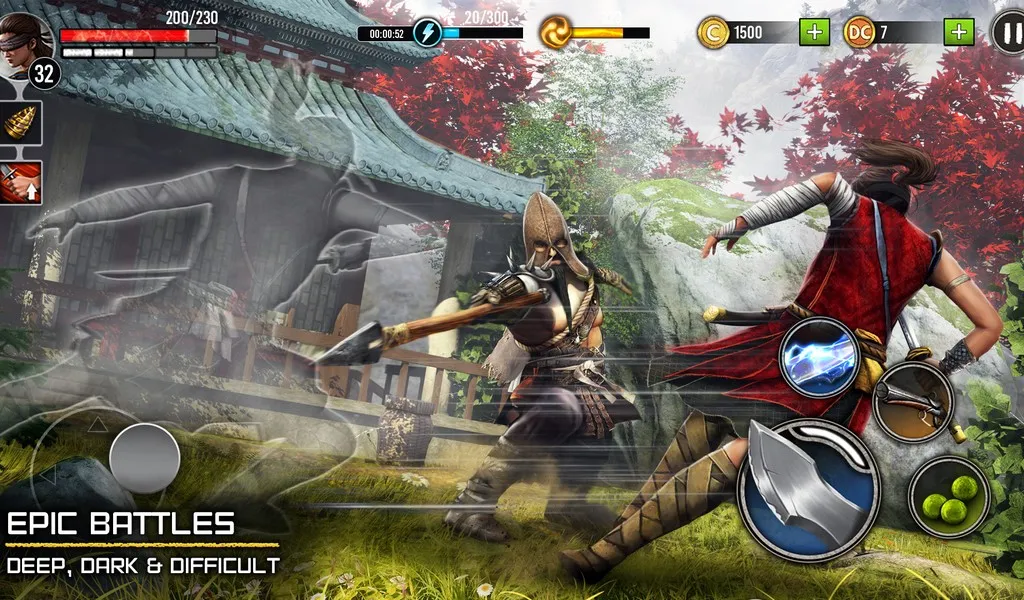Fire the flintlock pistol ability

tap(912, 400)
